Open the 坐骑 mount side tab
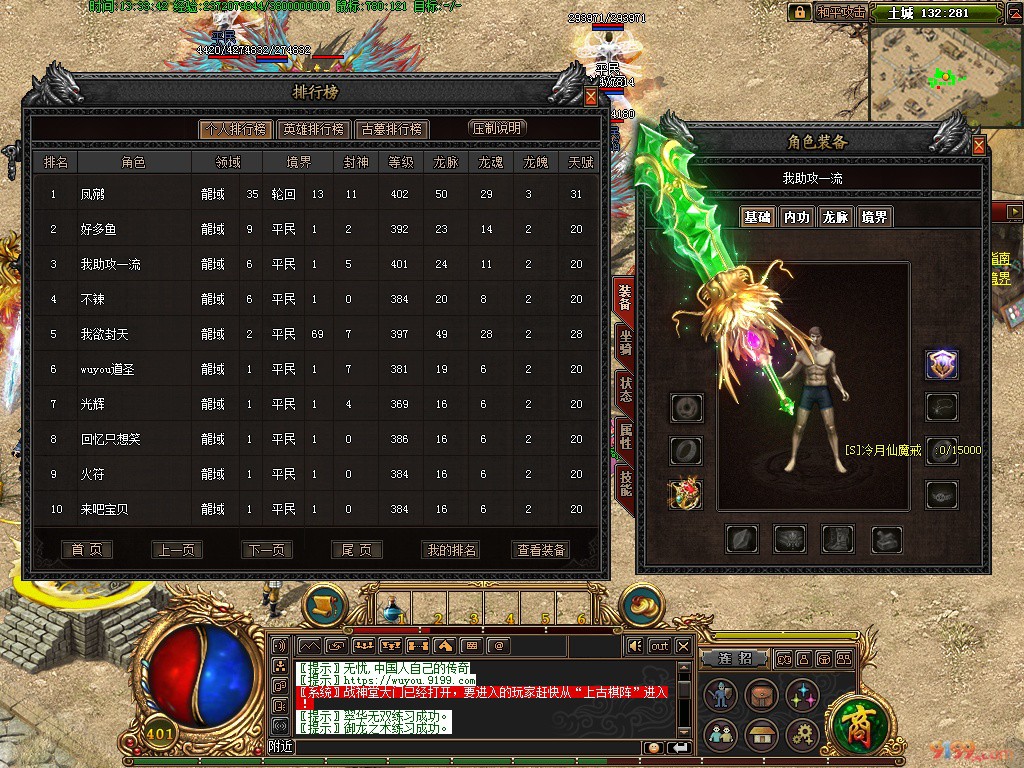 (625, 342)
